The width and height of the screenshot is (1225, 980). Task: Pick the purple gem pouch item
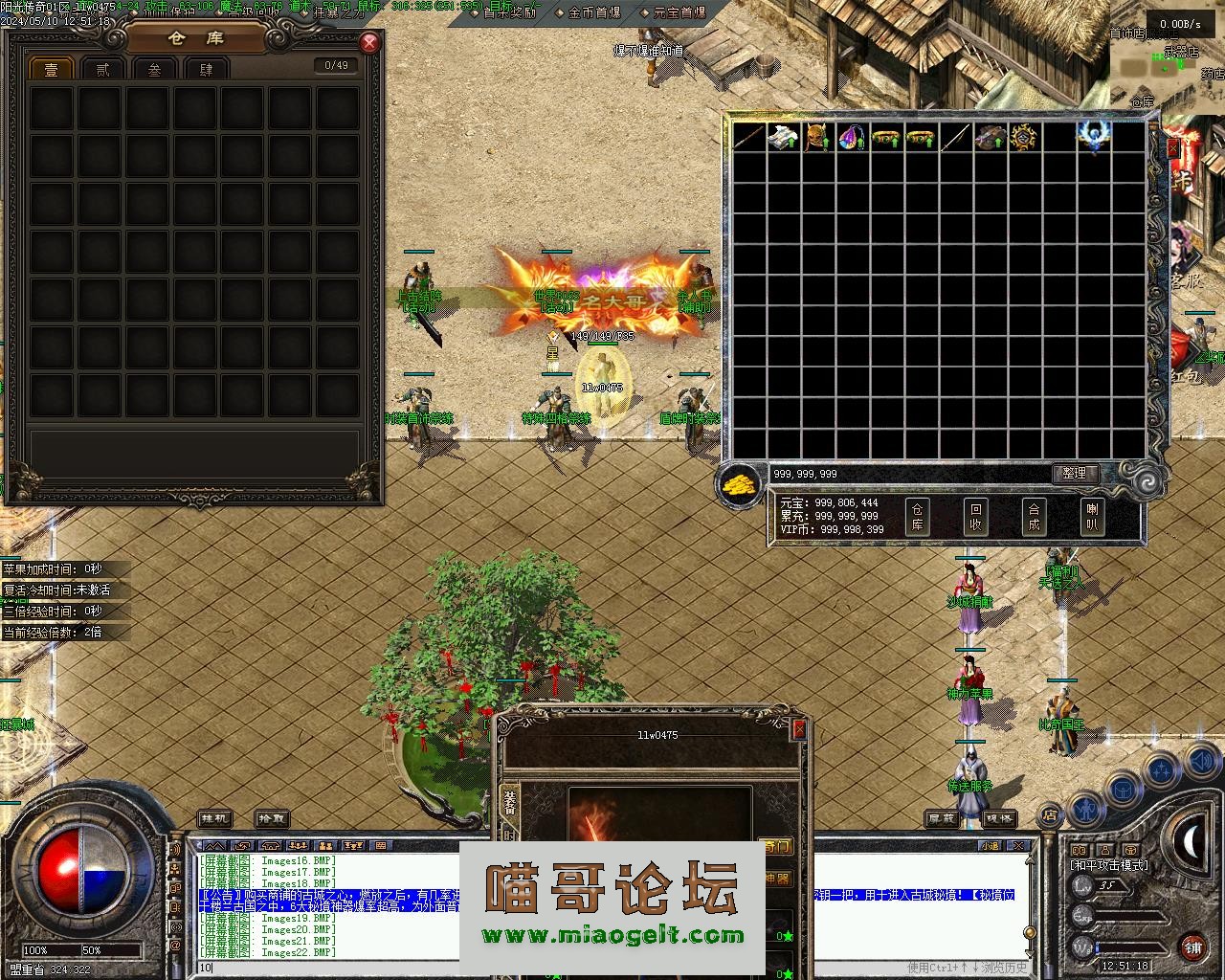(x=852, y=138)
